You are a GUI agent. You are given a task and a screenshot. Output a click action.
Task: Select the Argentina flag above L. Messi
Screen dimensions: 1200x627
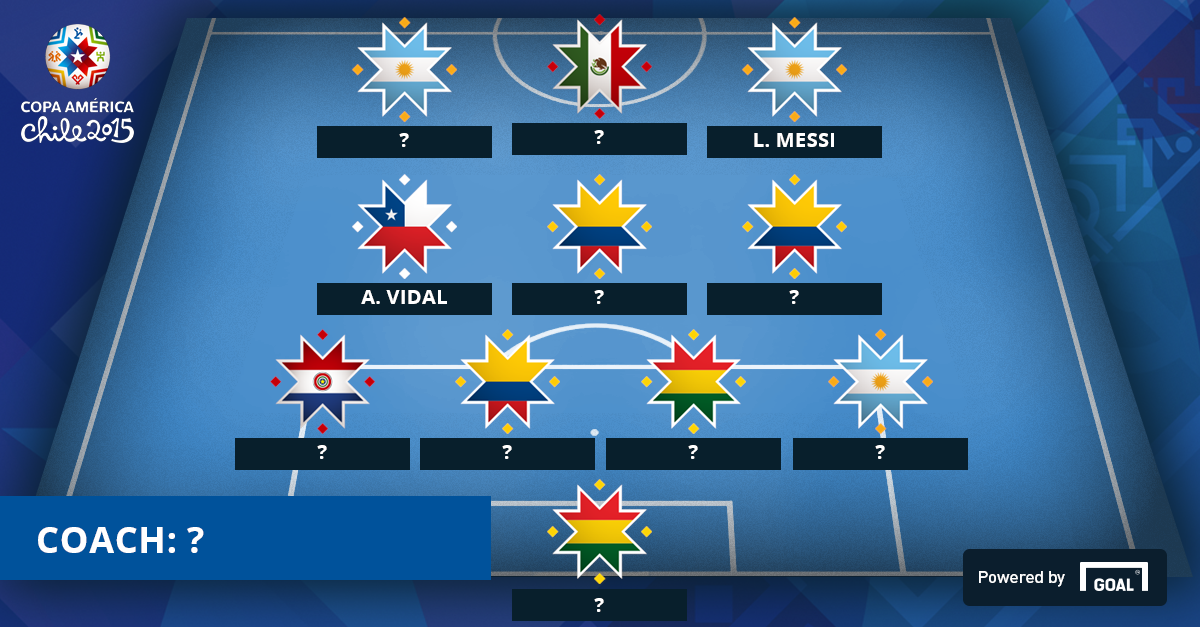(794, 69)
